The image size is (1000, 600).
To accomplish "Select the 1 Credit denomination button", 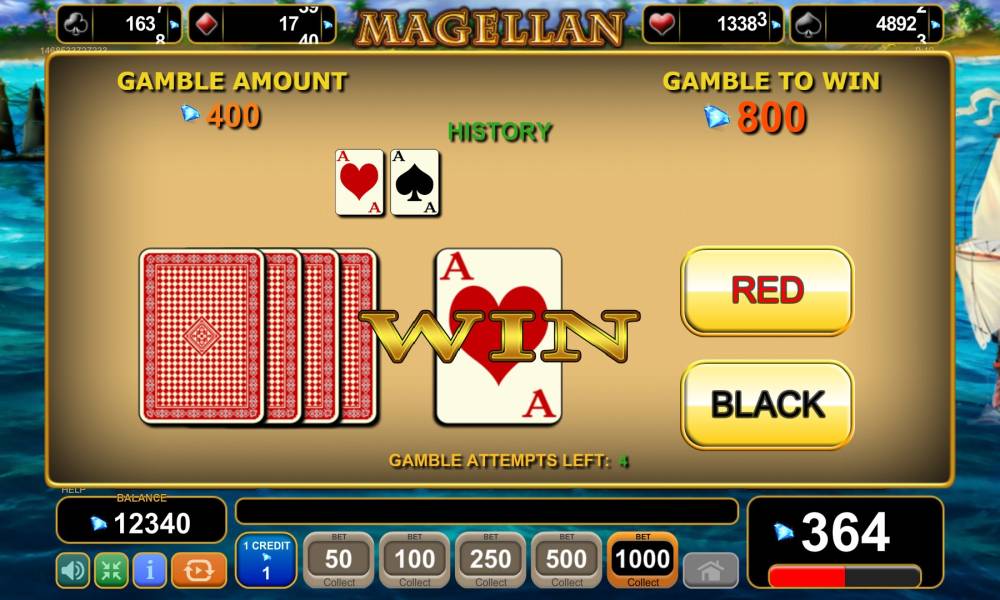I will coord(266,560).
